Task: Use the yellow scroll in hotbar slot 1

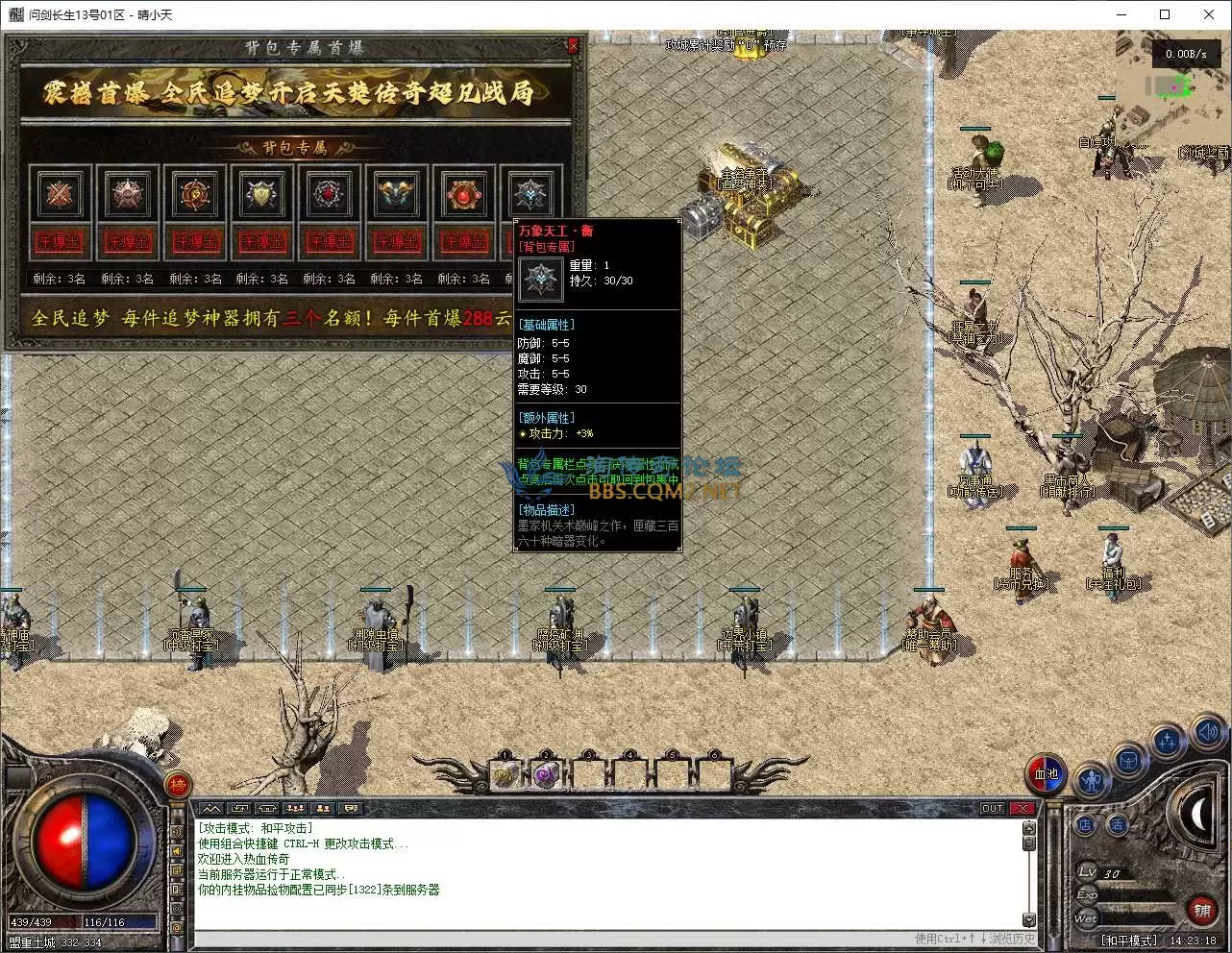Action: (x=505, y=774)
